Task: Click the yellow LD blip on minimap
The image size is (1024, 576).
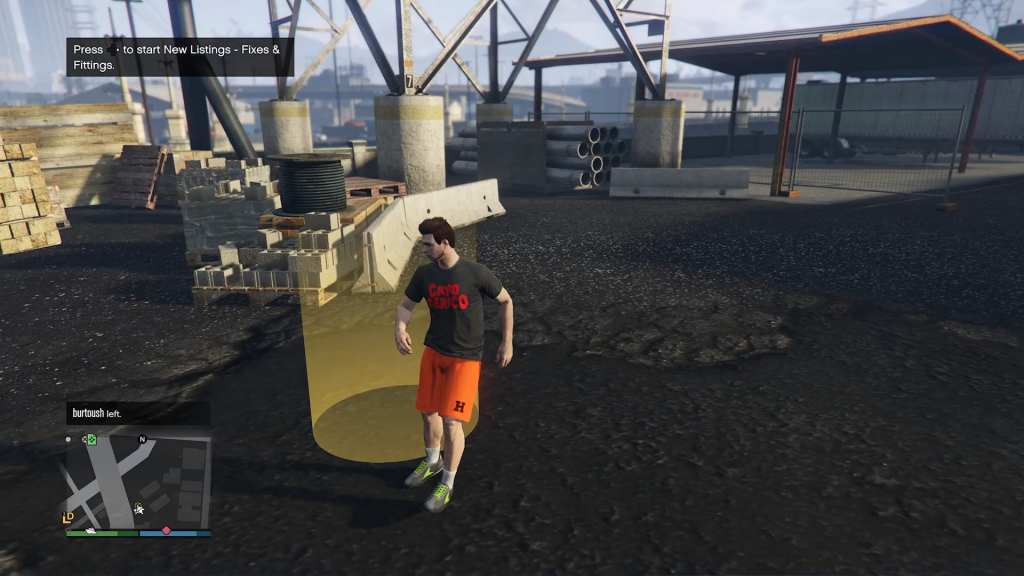Action: coord(68,517)
